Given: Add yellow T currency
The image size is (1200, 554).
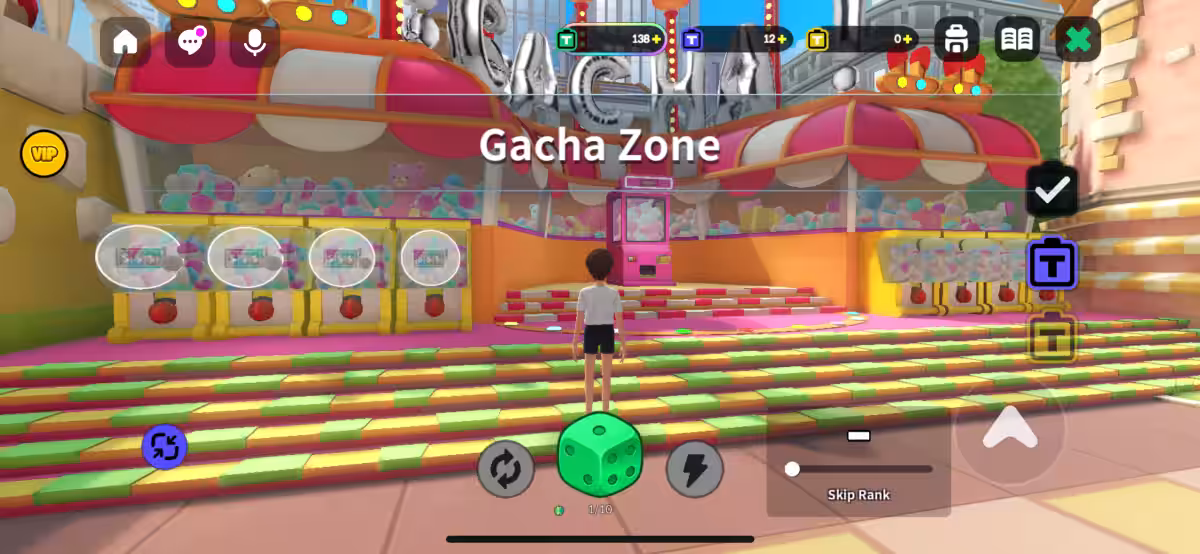Looking at the screenshot, I should (x=906, y=39).
